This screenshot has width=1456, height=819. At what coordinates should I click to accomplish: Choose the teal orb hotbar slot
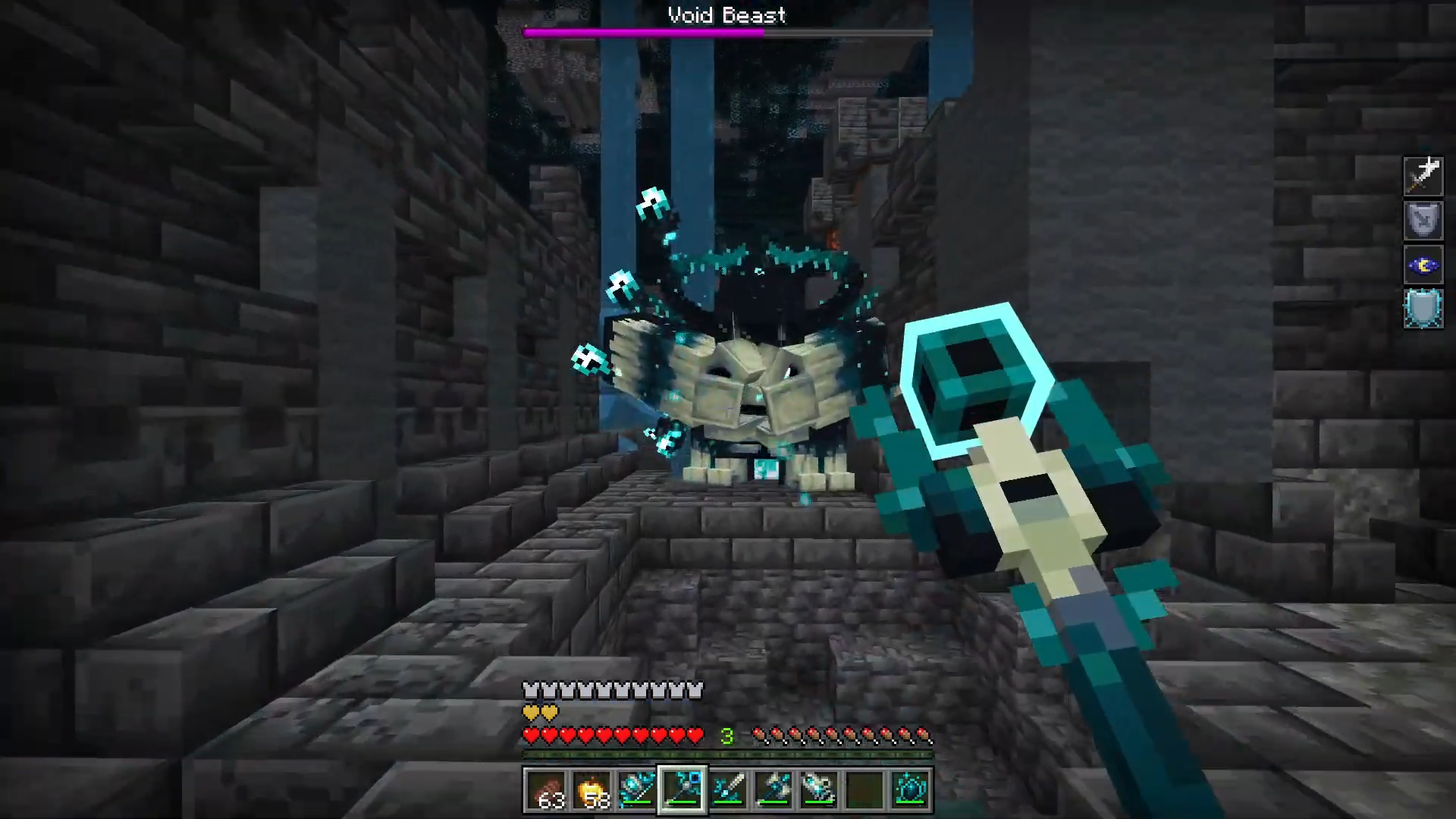click(910, 790)
